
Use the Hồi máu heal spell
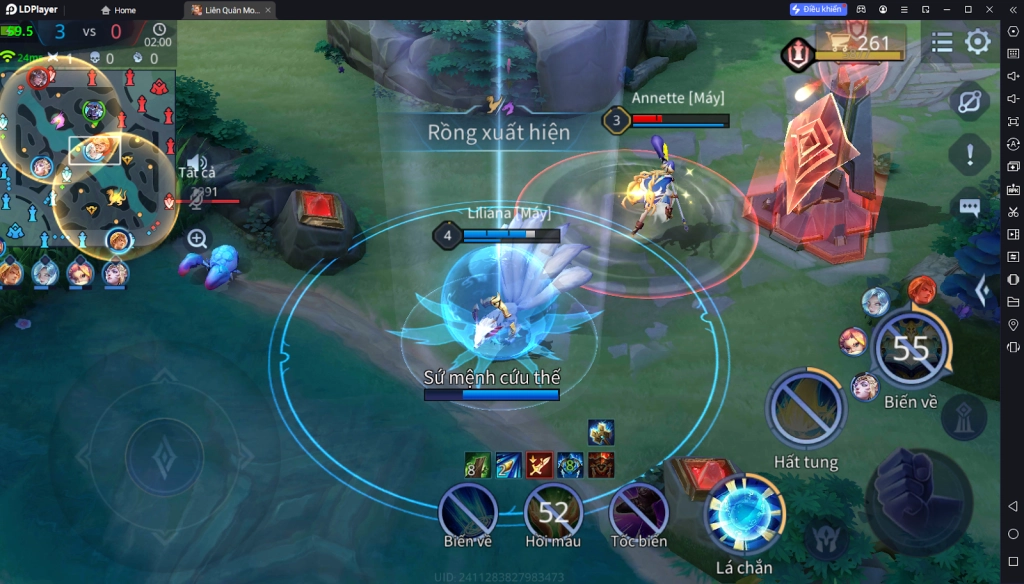point(553,512)
